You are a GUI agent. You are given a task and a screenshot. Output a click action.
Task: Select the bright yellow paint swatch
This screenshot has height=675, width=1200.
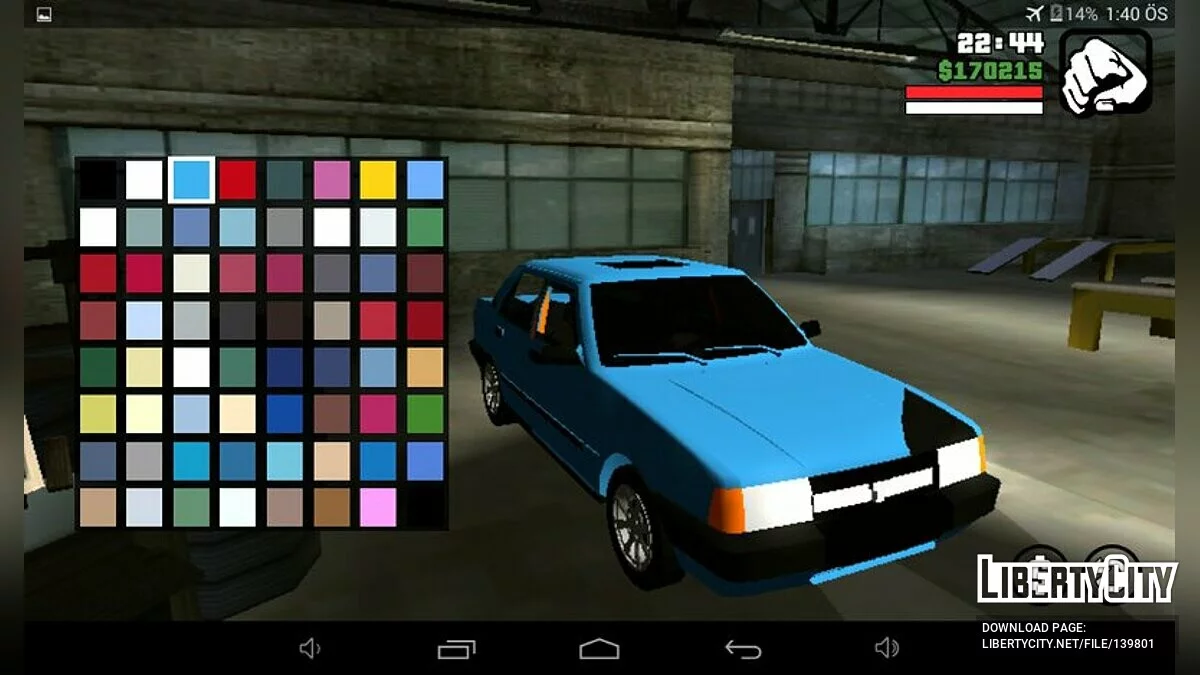pos(378,179)
